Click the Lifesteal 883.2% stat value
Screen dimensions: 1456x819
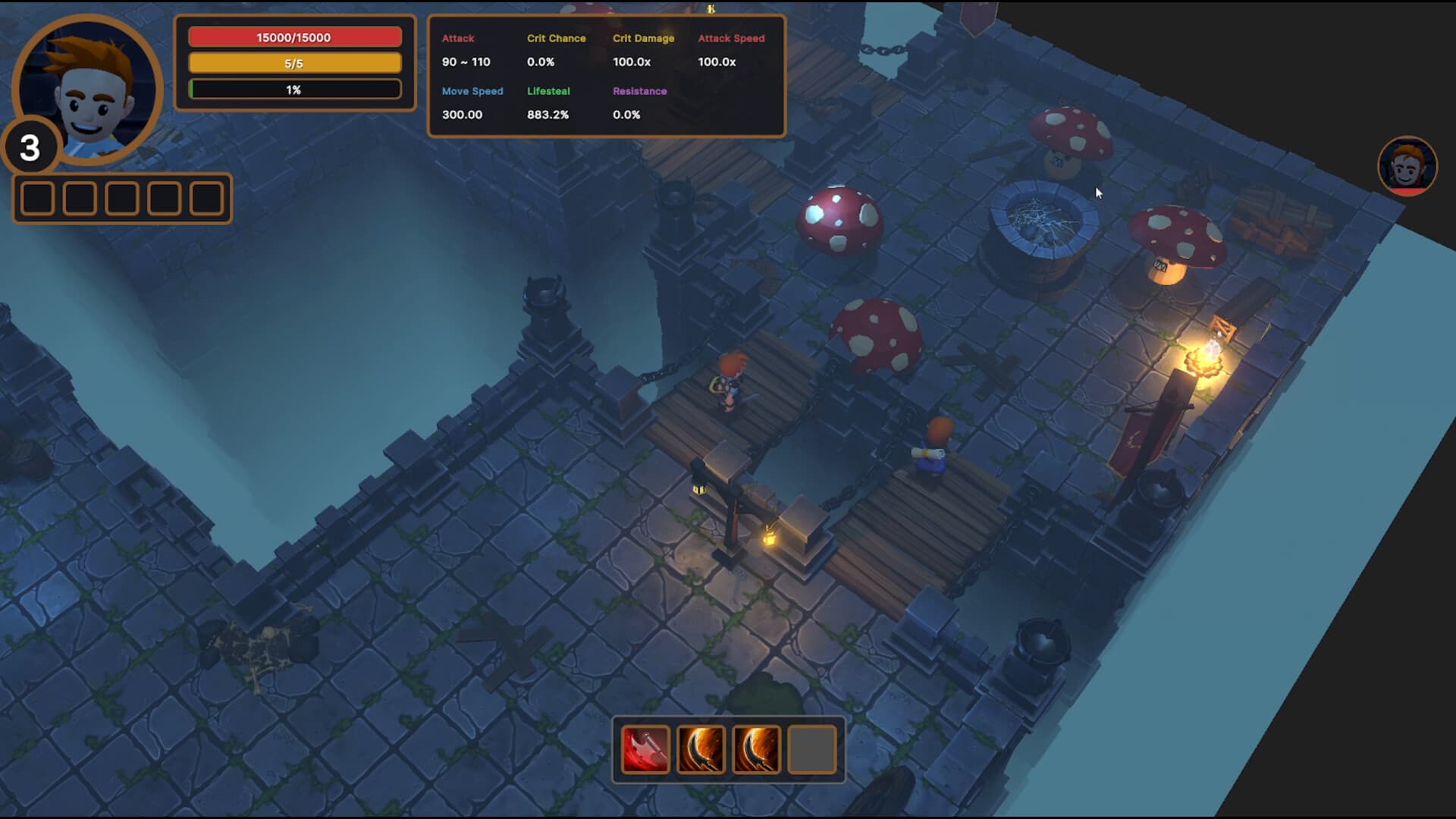(x=548, y=115)
